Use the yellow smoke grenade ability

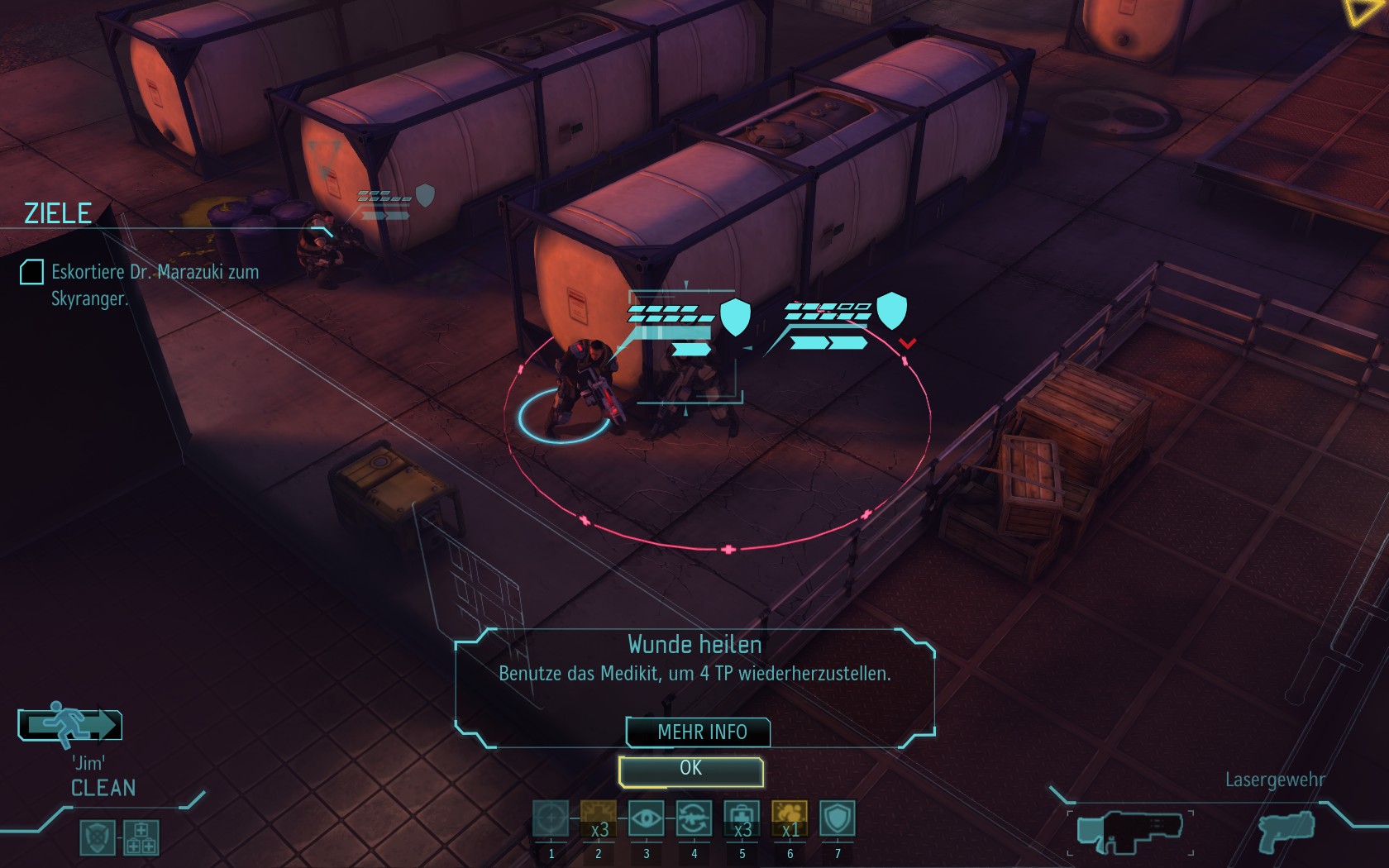click(790, 819)
